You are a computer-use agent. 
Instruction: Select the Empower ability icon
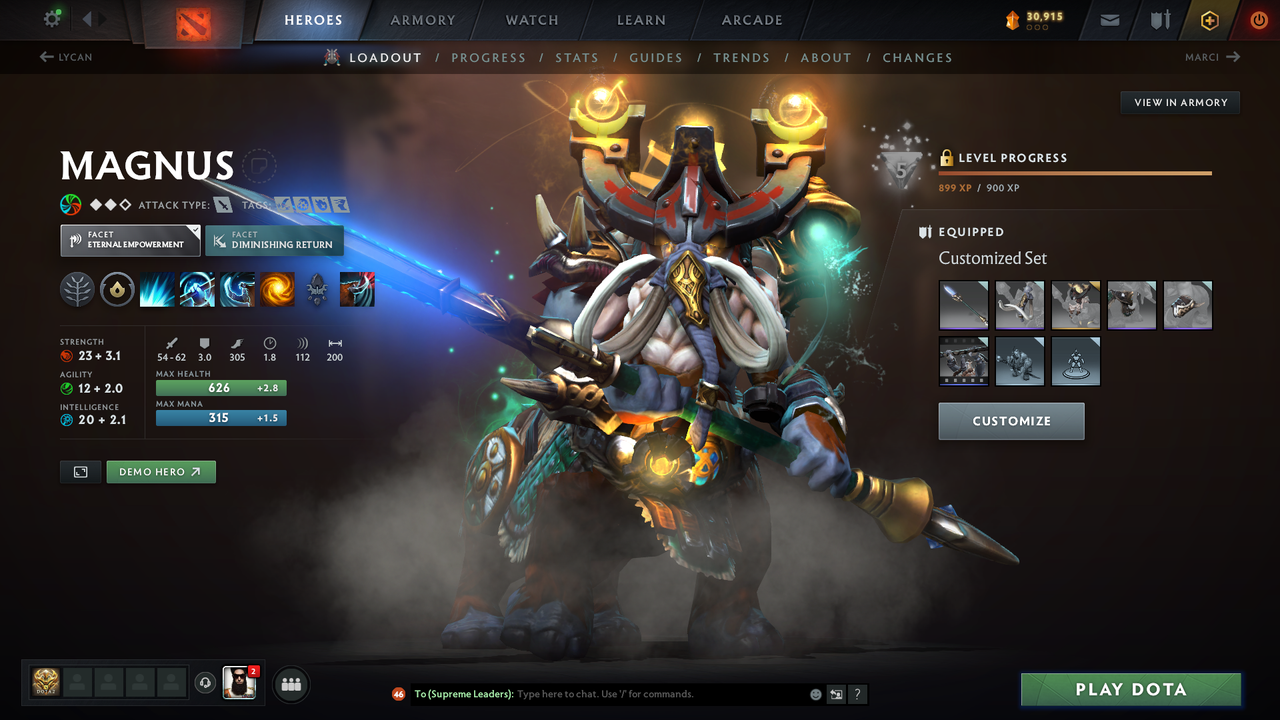click(x=197, y=290)
